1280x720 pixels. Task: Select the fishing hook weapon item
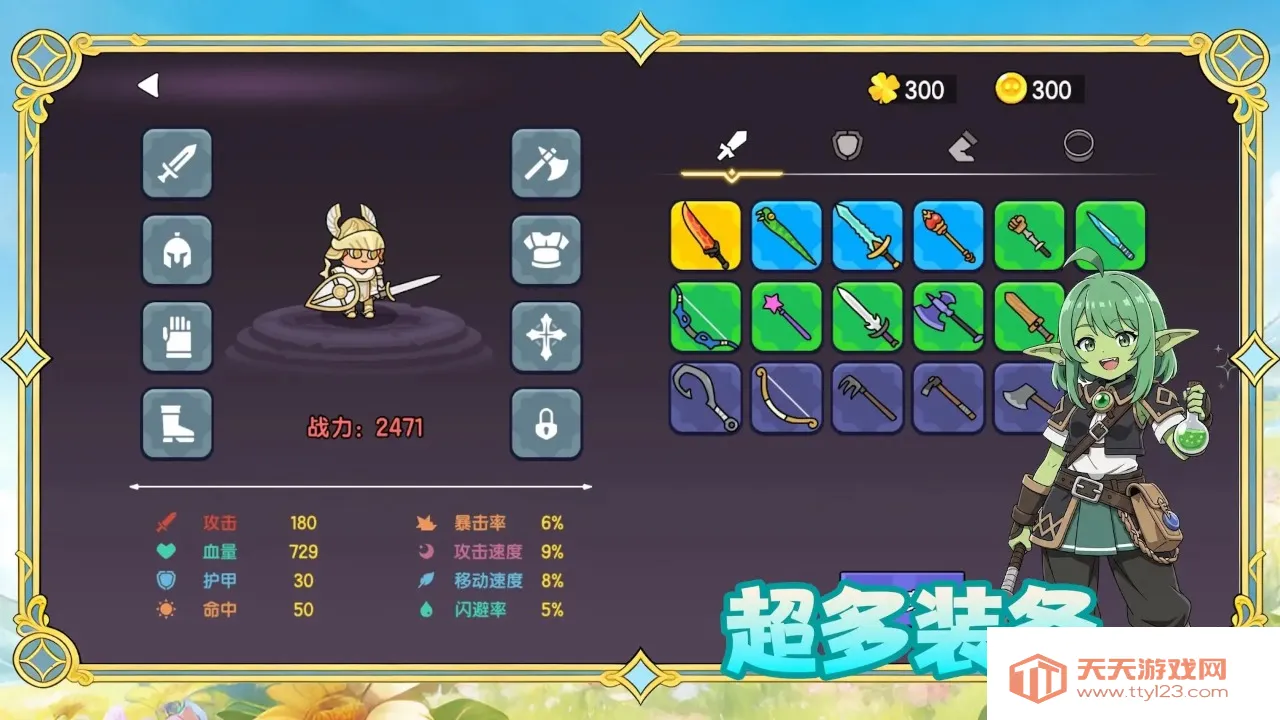(x=705, y=397)
